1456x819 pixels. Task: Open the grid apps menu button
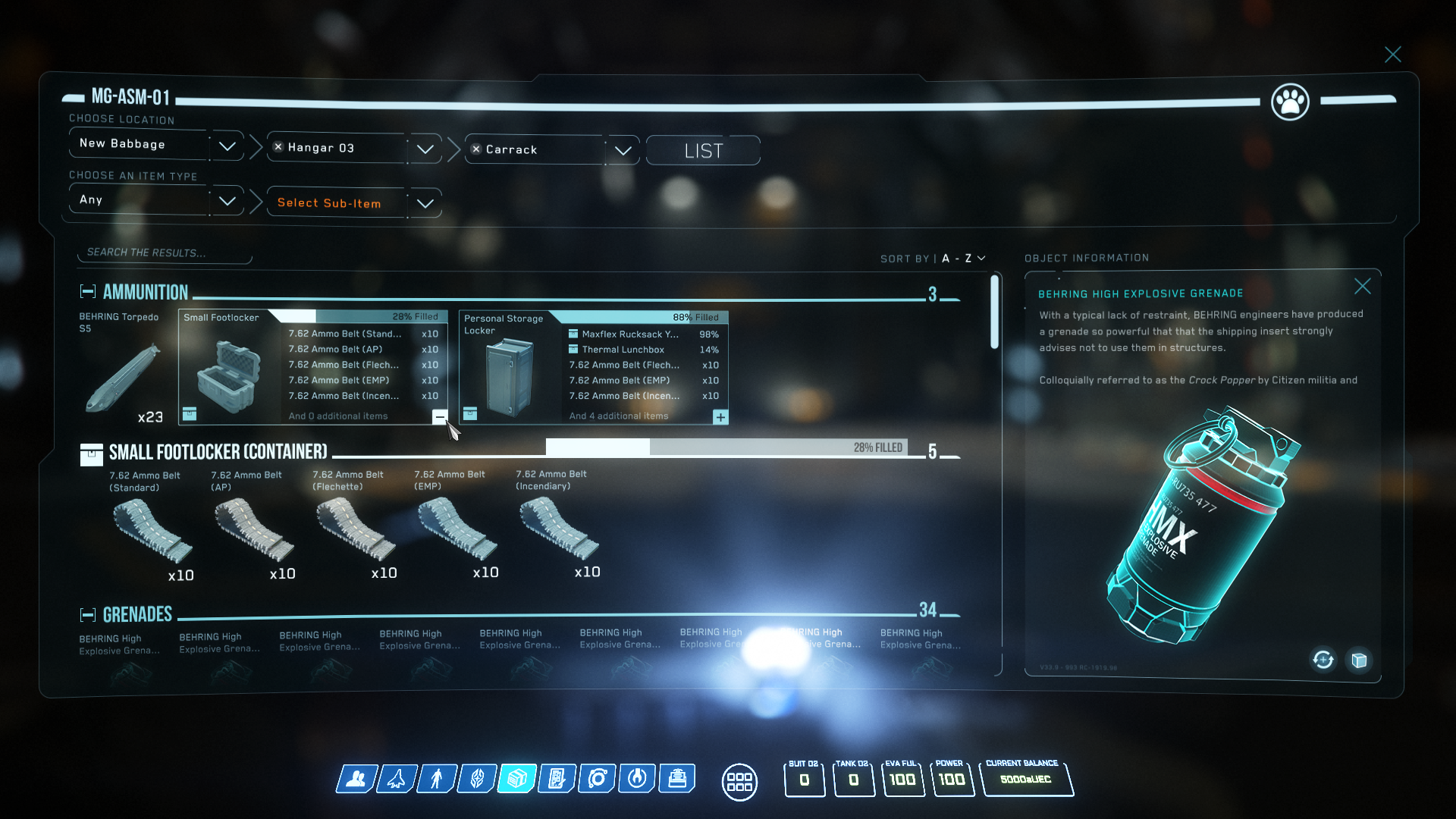click(739, 781)
